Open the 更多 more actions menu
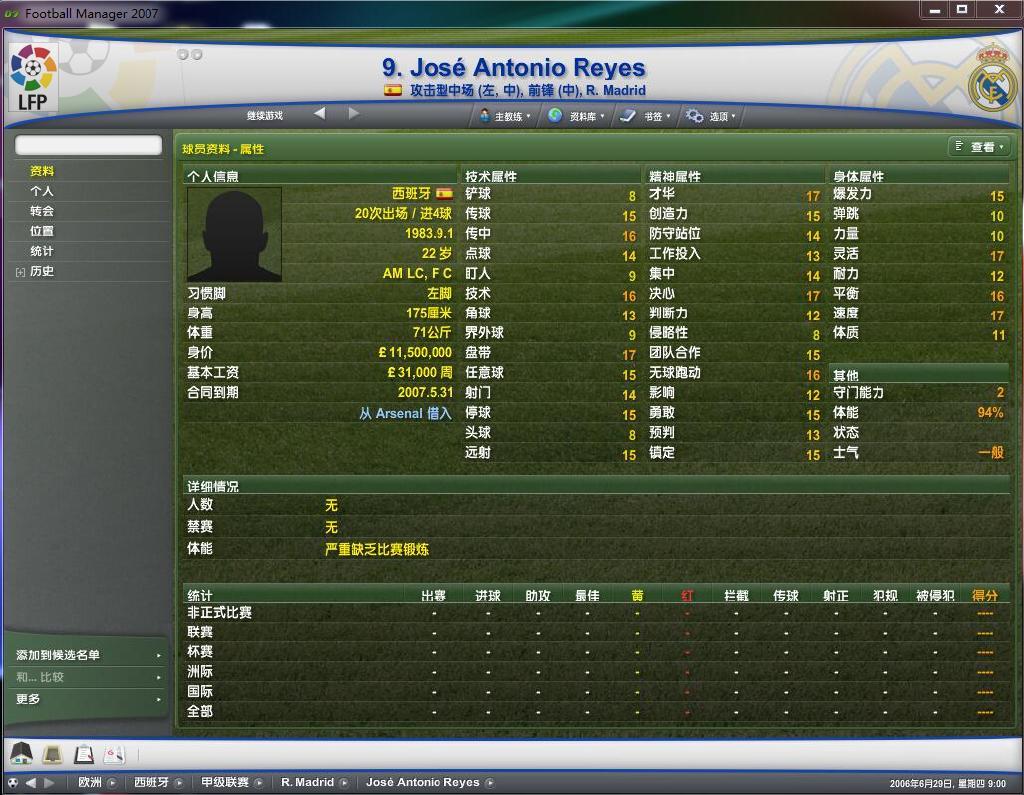 coord(28,699)
